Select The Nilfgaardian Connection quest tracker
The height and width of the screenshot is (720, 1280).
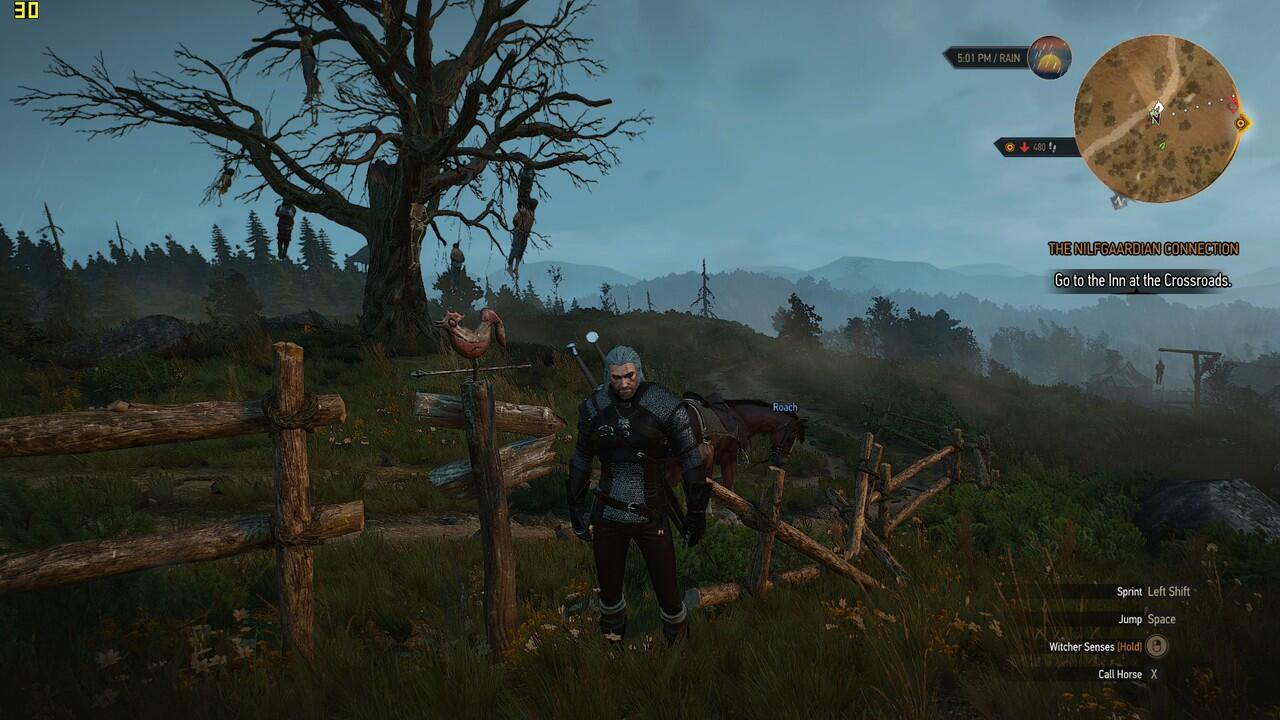(1143, 249)
